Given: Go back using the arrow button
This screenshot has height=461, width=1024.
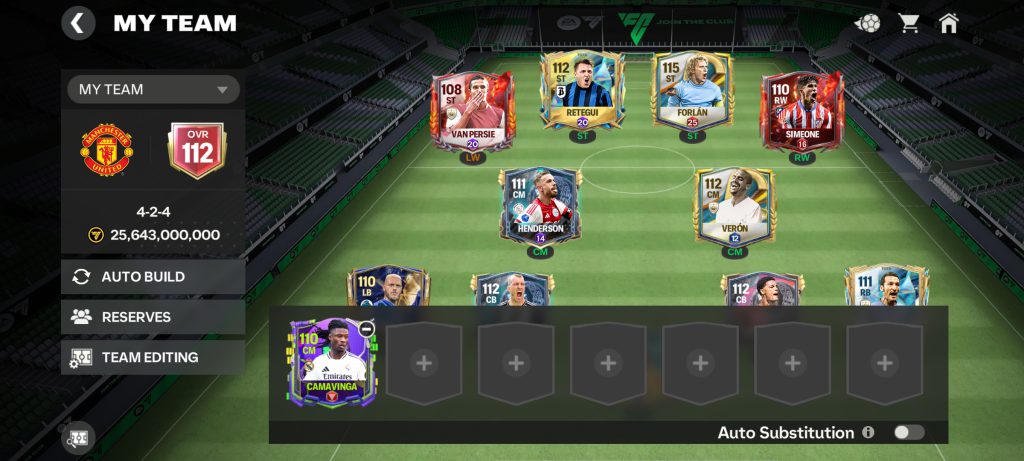Looking at the screenshot, I should [x=79, y=23].
